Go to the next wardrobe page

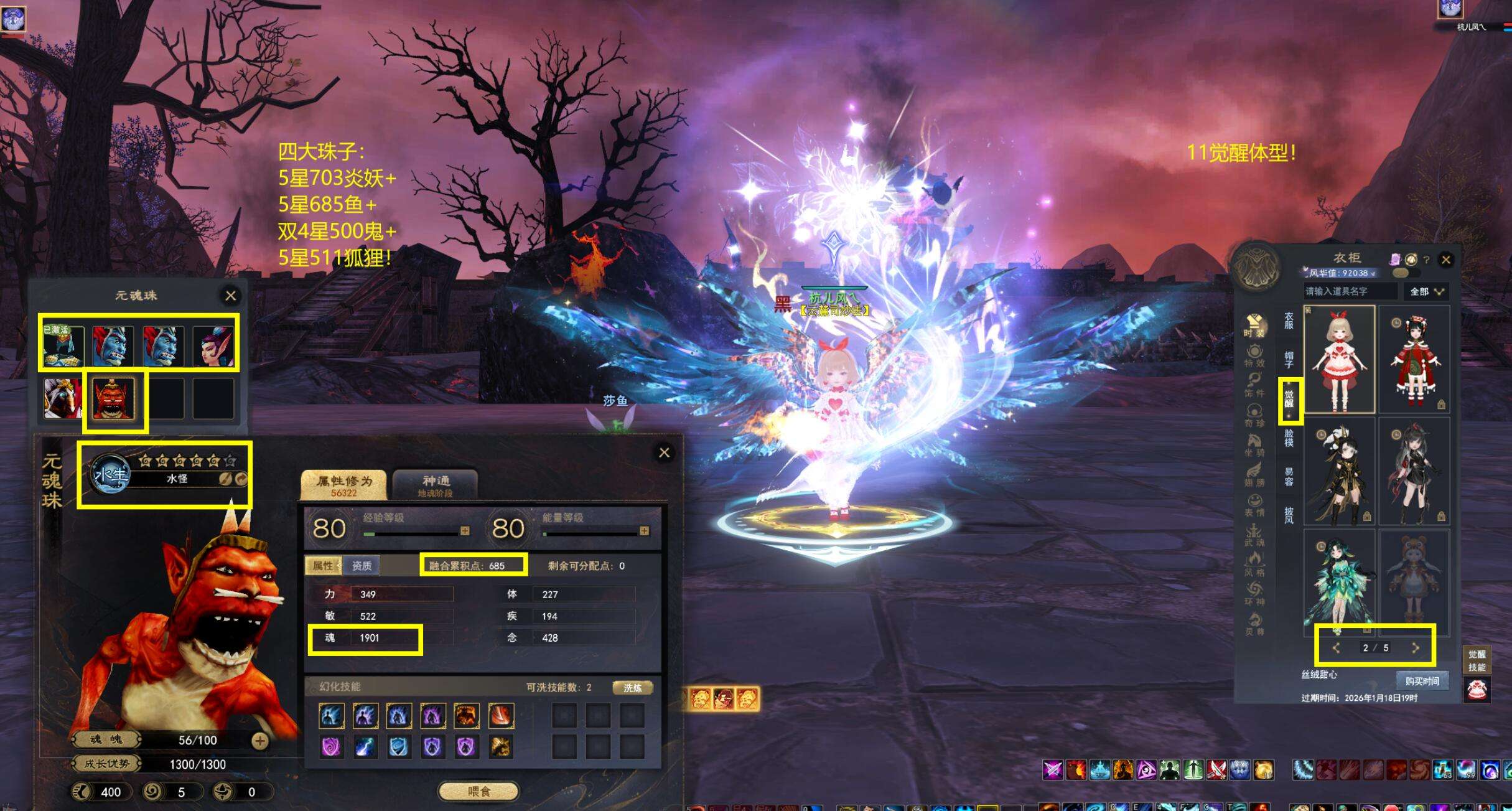coord(1415,648)
